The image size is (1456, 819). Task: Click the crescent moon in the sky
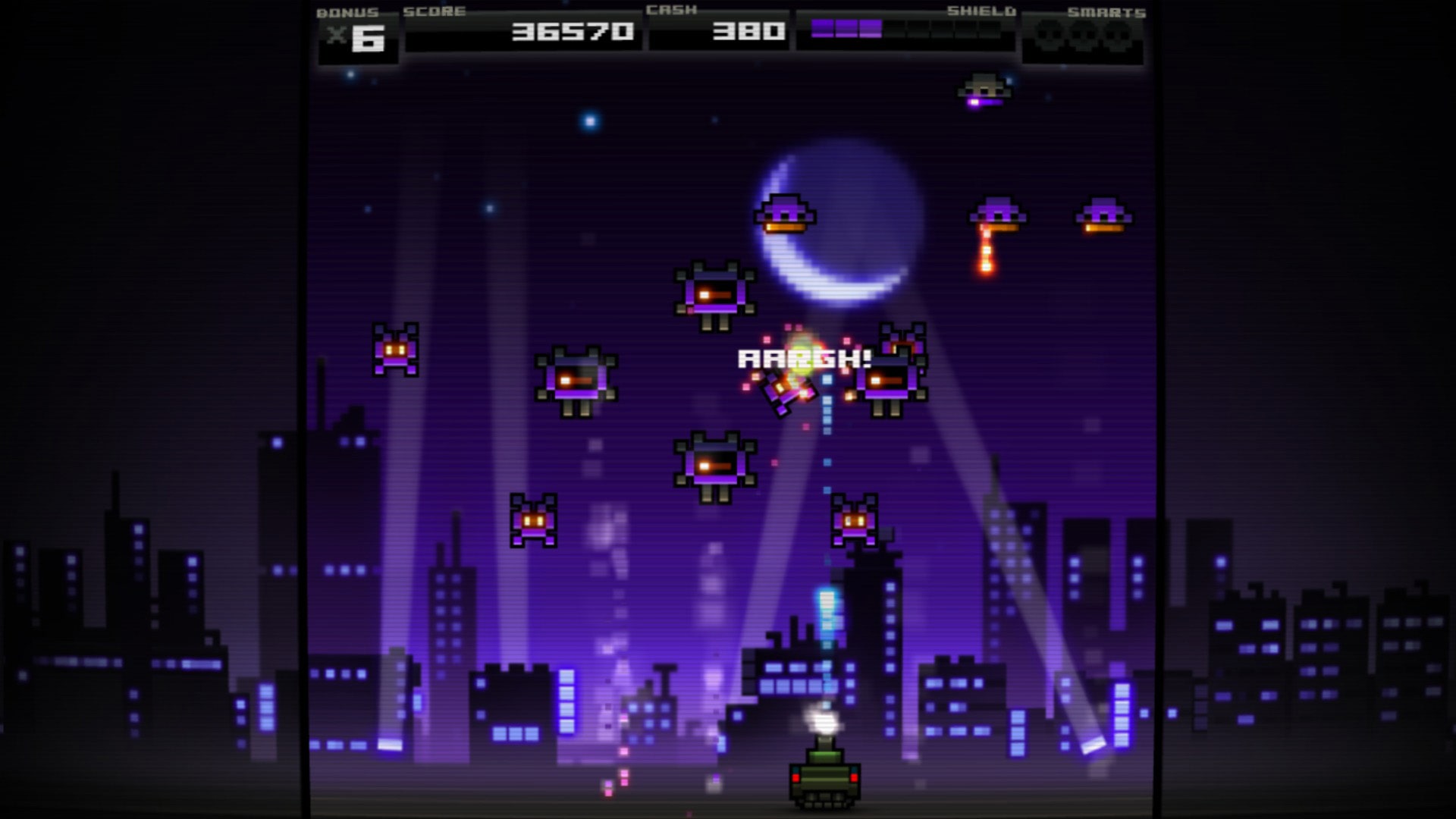click(x=834, y=220)
